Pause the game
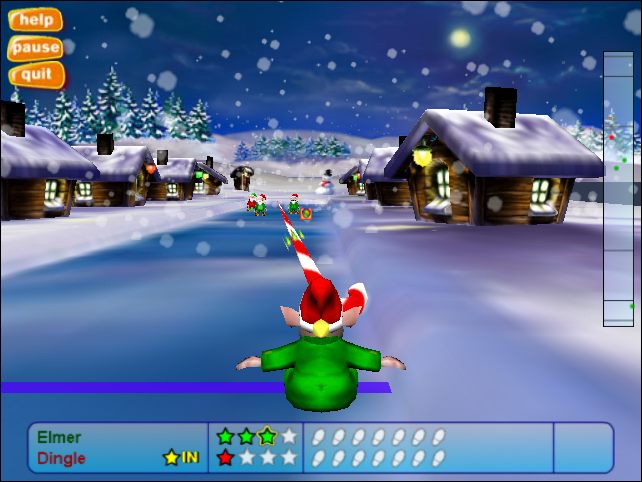 (x=36, y=47)
